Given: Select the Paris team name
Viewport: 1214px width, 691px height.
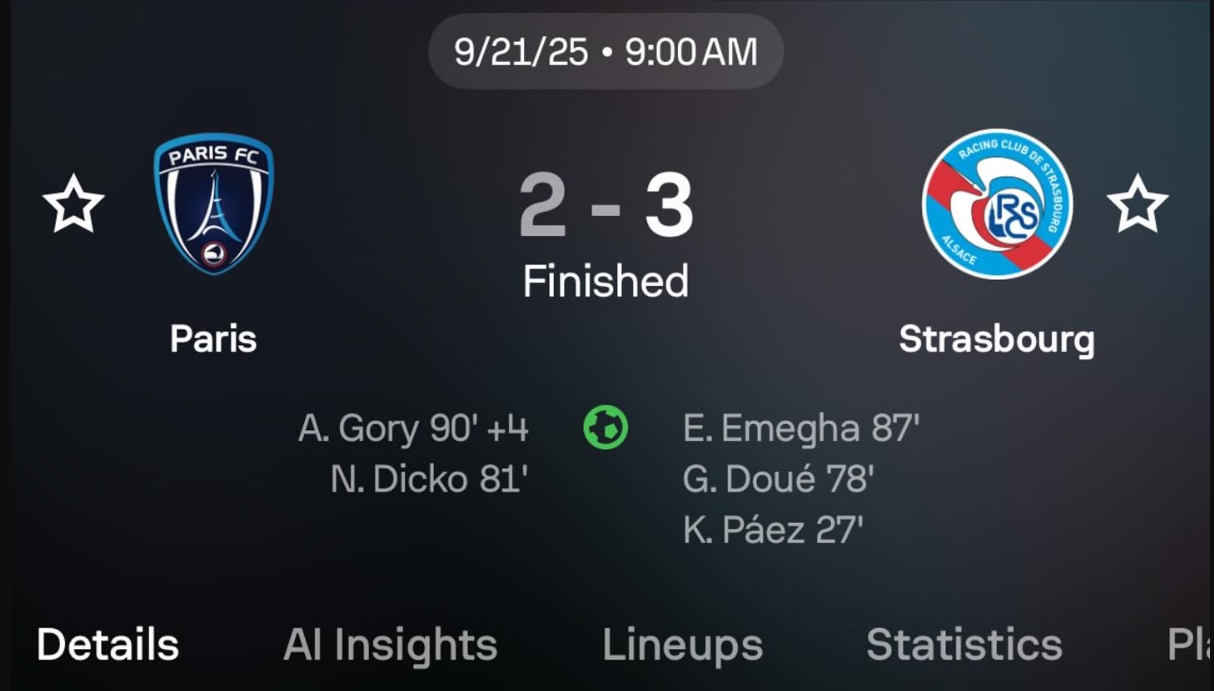Looking at the screenshot, I should (213, 339).
